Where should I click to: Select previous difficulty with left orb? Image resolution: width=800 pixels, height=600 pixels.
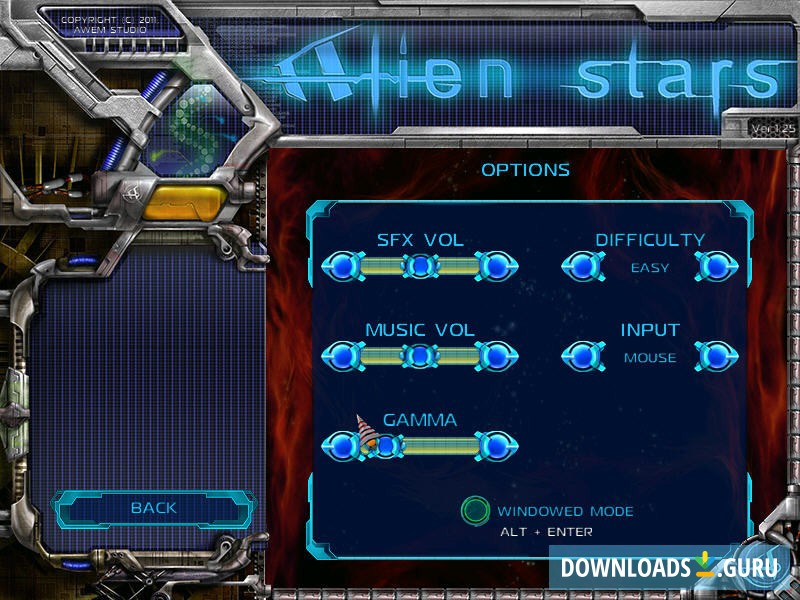[582, 266]
